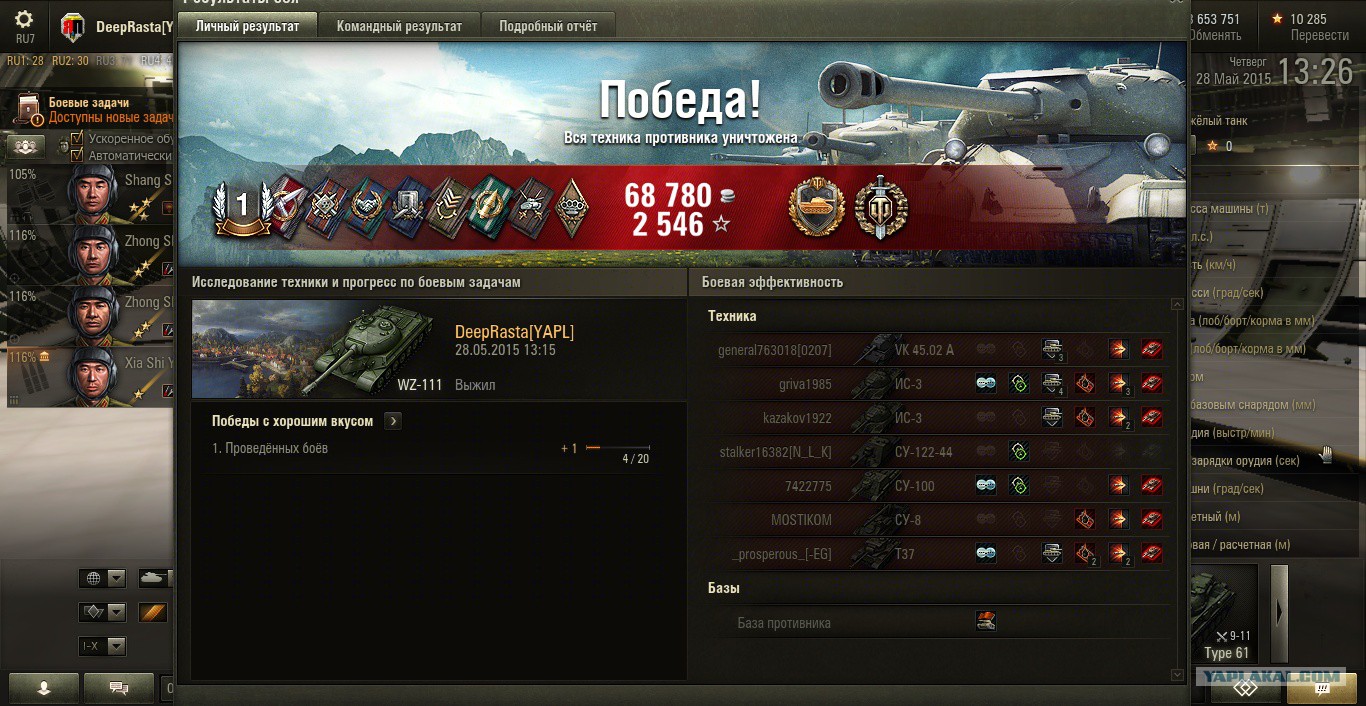Expand the Победы с хорошим вкусом arrow
The width and height of the screenshot is (1366, 706).
pos(393,421)
